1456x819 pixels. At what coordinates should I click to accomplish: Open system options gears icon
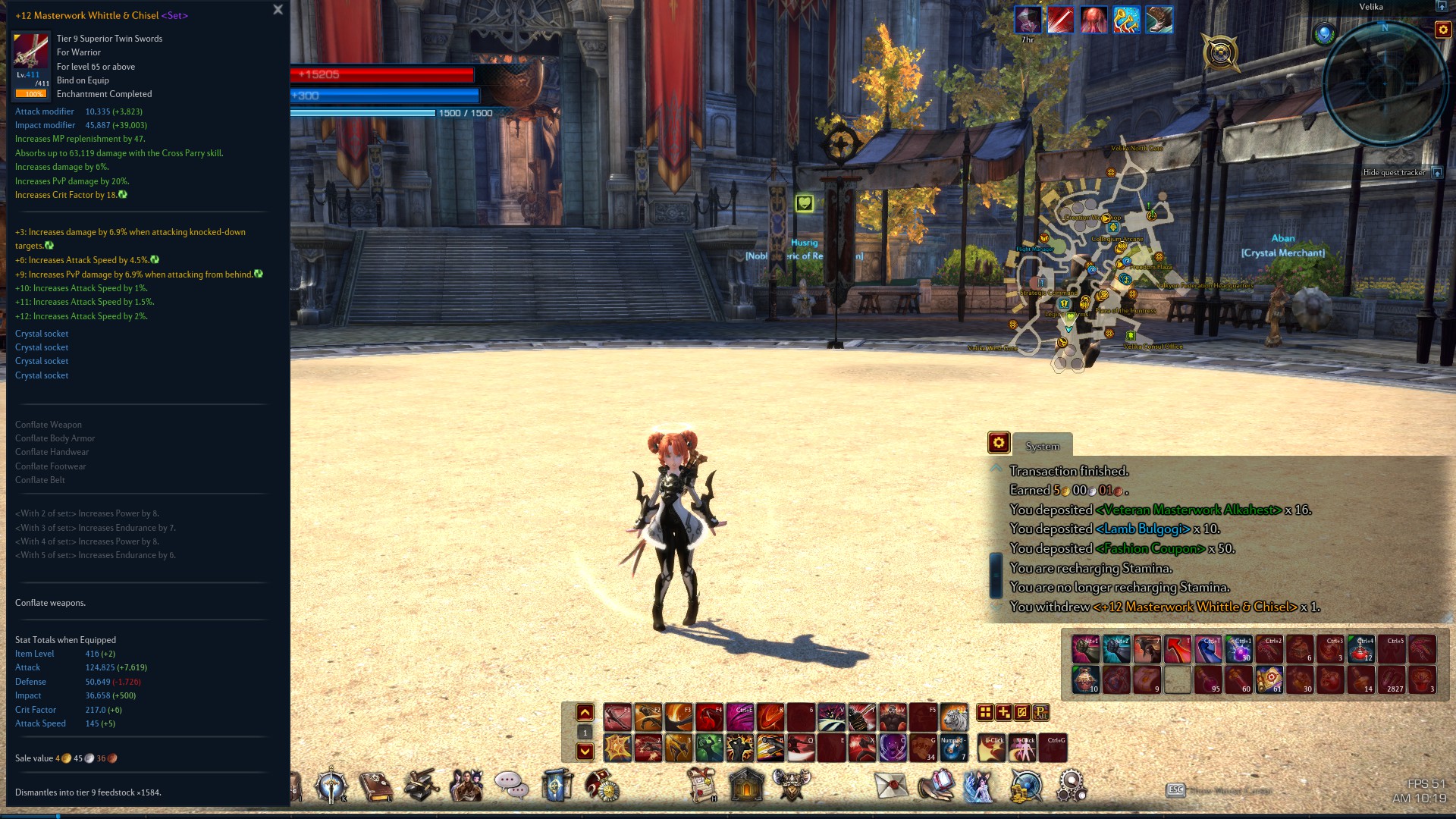1071,786
